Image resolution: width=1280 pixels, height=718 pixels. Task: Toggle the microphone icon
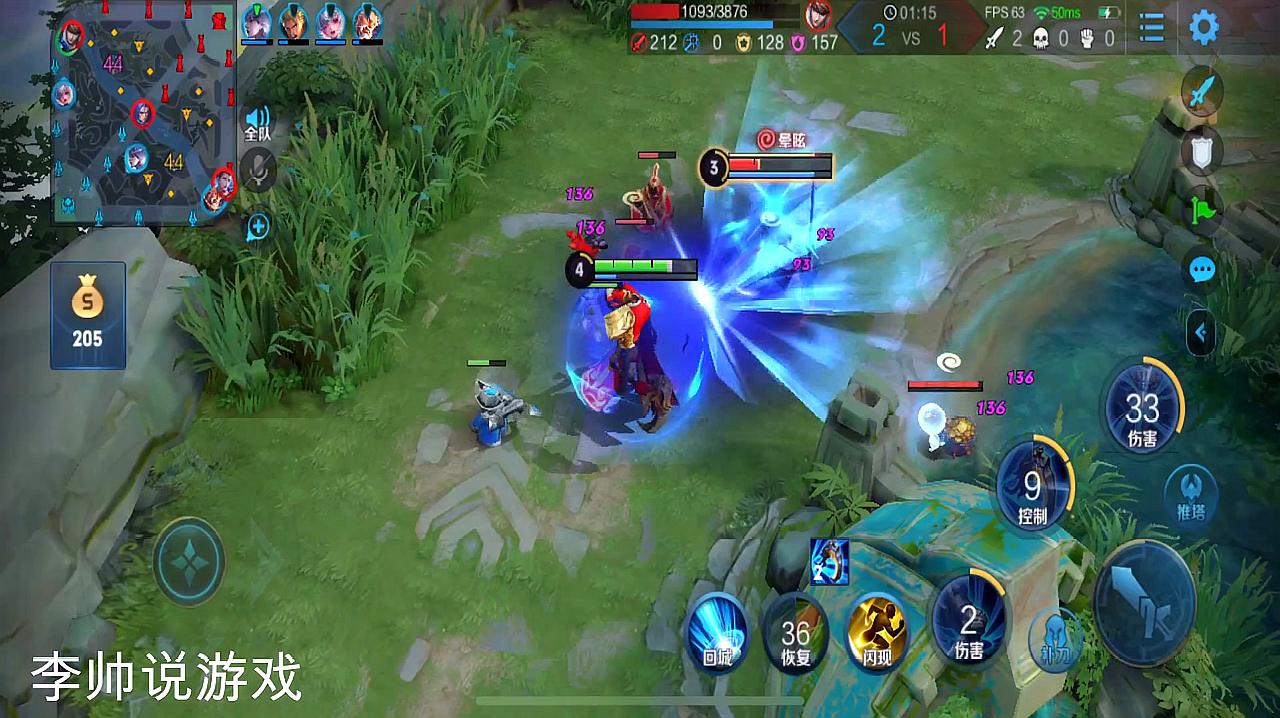tap(258, 169)
